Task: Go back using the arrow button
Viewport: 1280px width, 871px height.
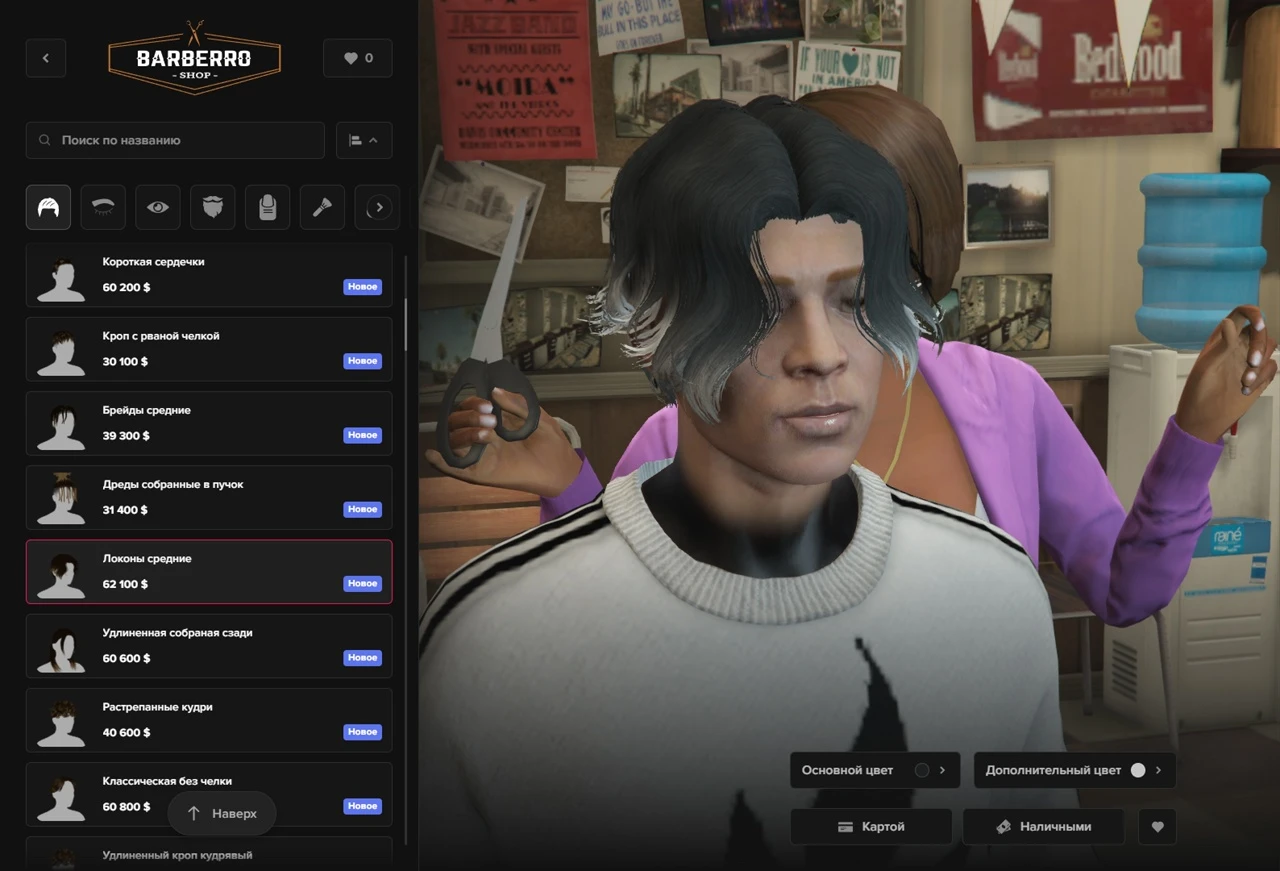Action: coord(46,58)
